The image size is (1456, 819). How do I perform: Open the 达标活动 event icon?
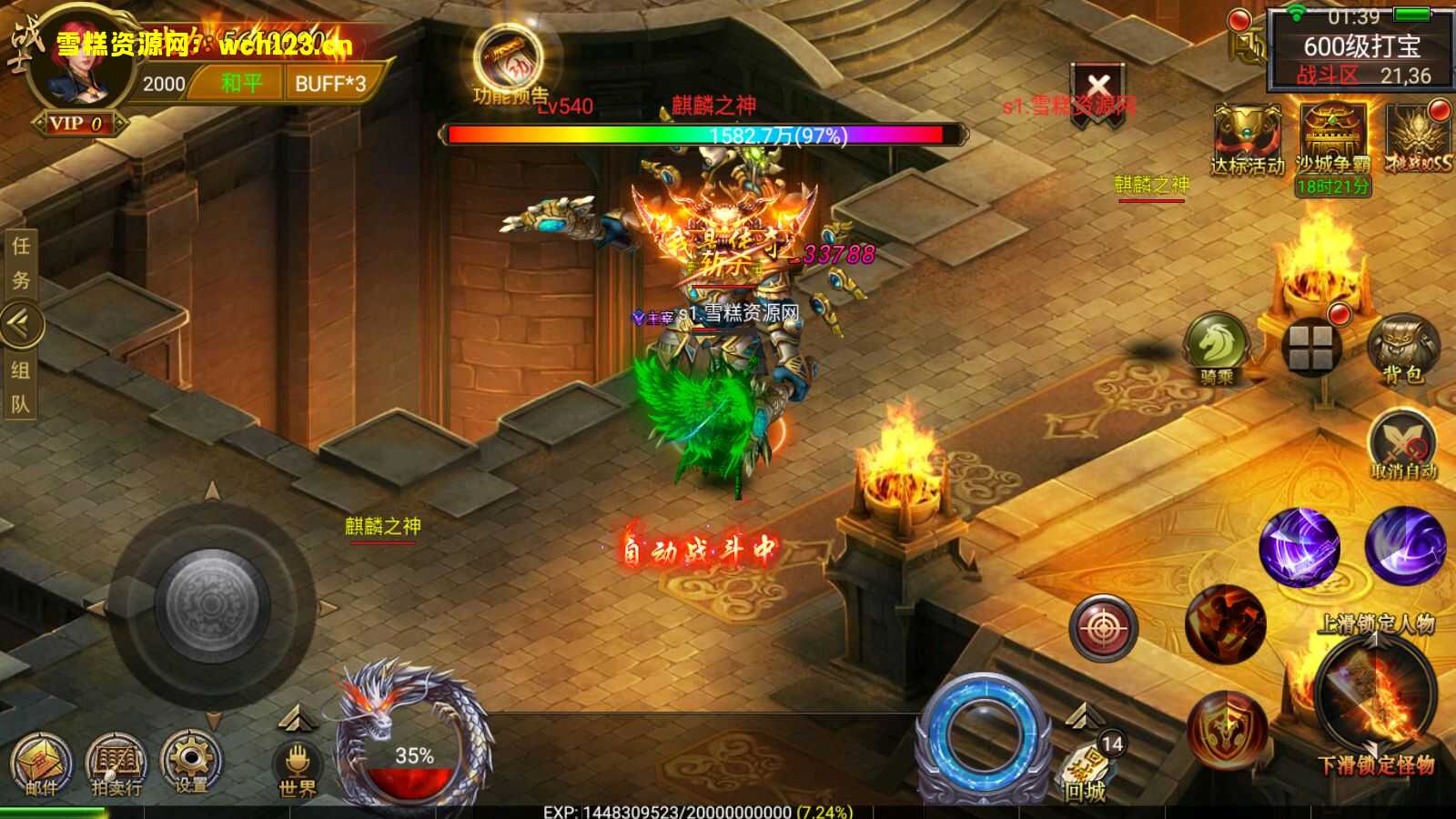(1246, 138)
